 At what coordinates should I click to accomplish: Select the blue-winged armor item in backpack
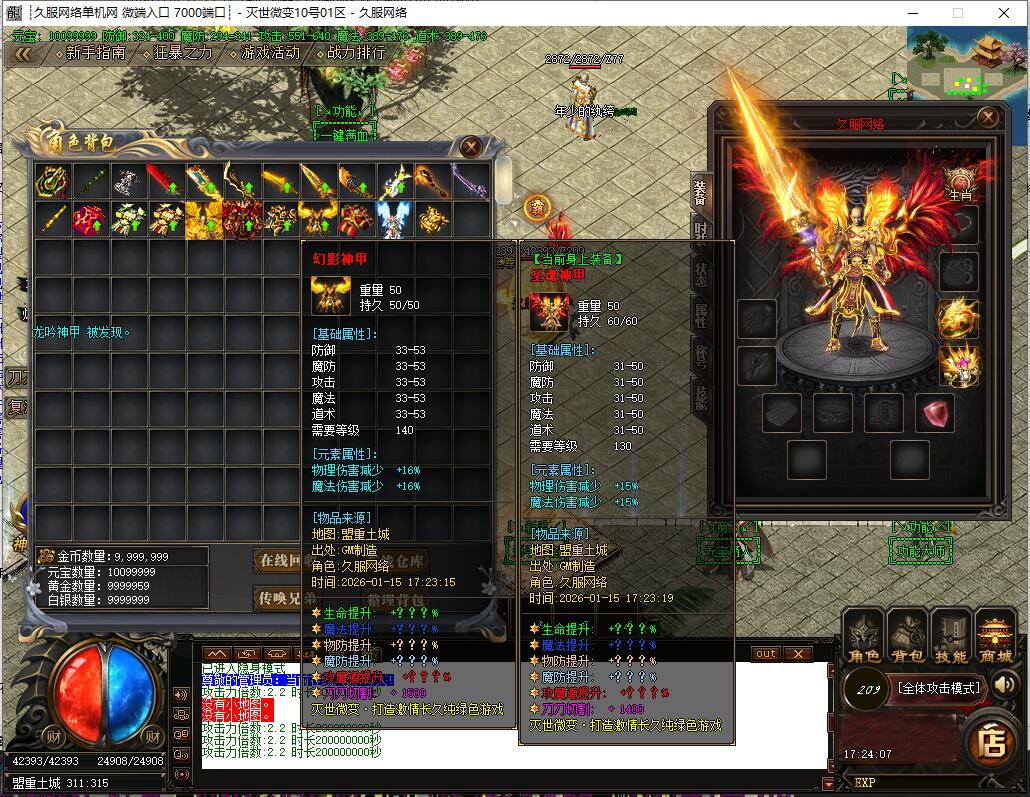[394, 219]
